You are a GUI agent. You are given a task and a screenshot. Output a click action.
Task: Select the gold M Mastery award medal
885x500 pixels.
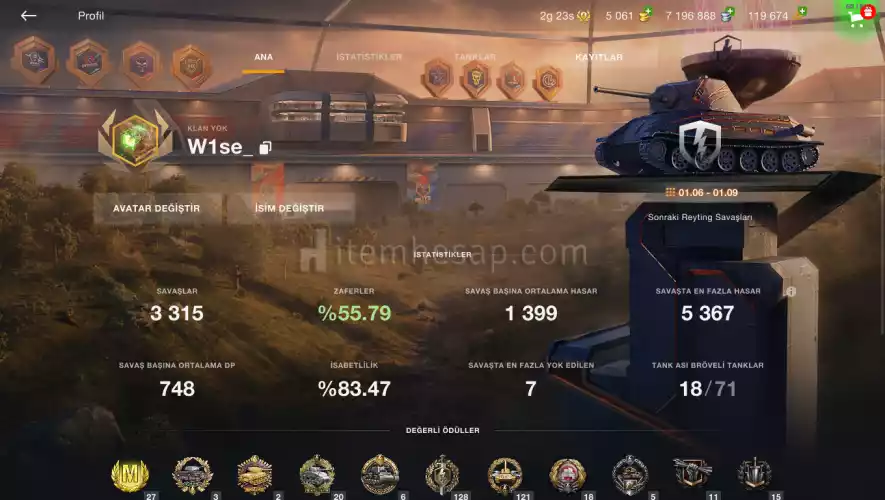pos(129,474)
